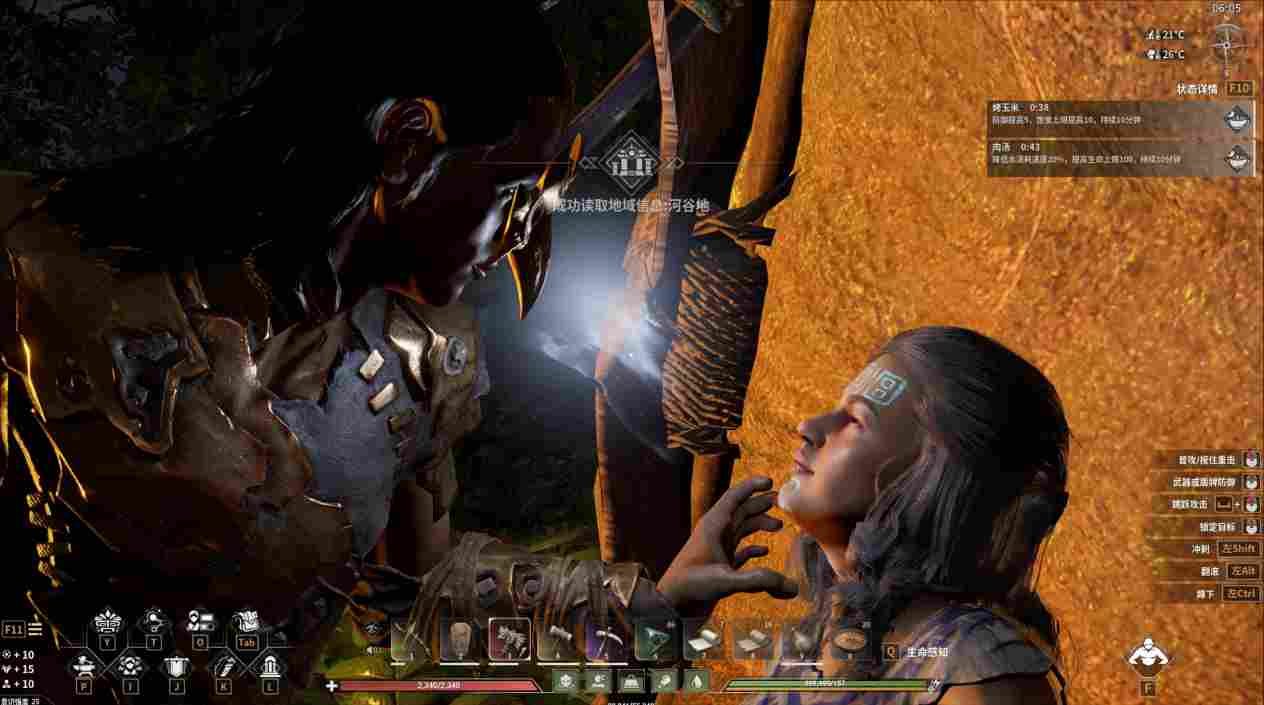Click the compass in the corner
The image size is (1264, 705).
pyautogui.click(x=1226, y=41)
